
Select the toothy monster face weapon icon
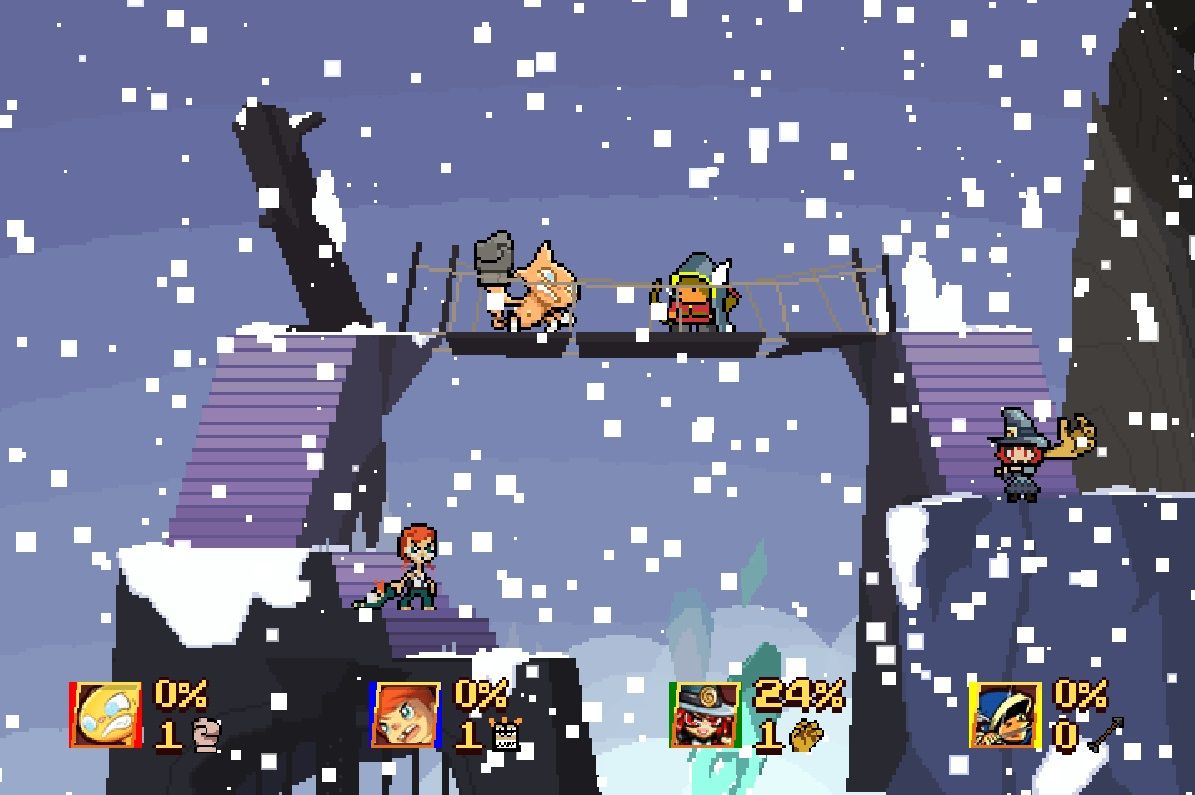pos(507,736)
